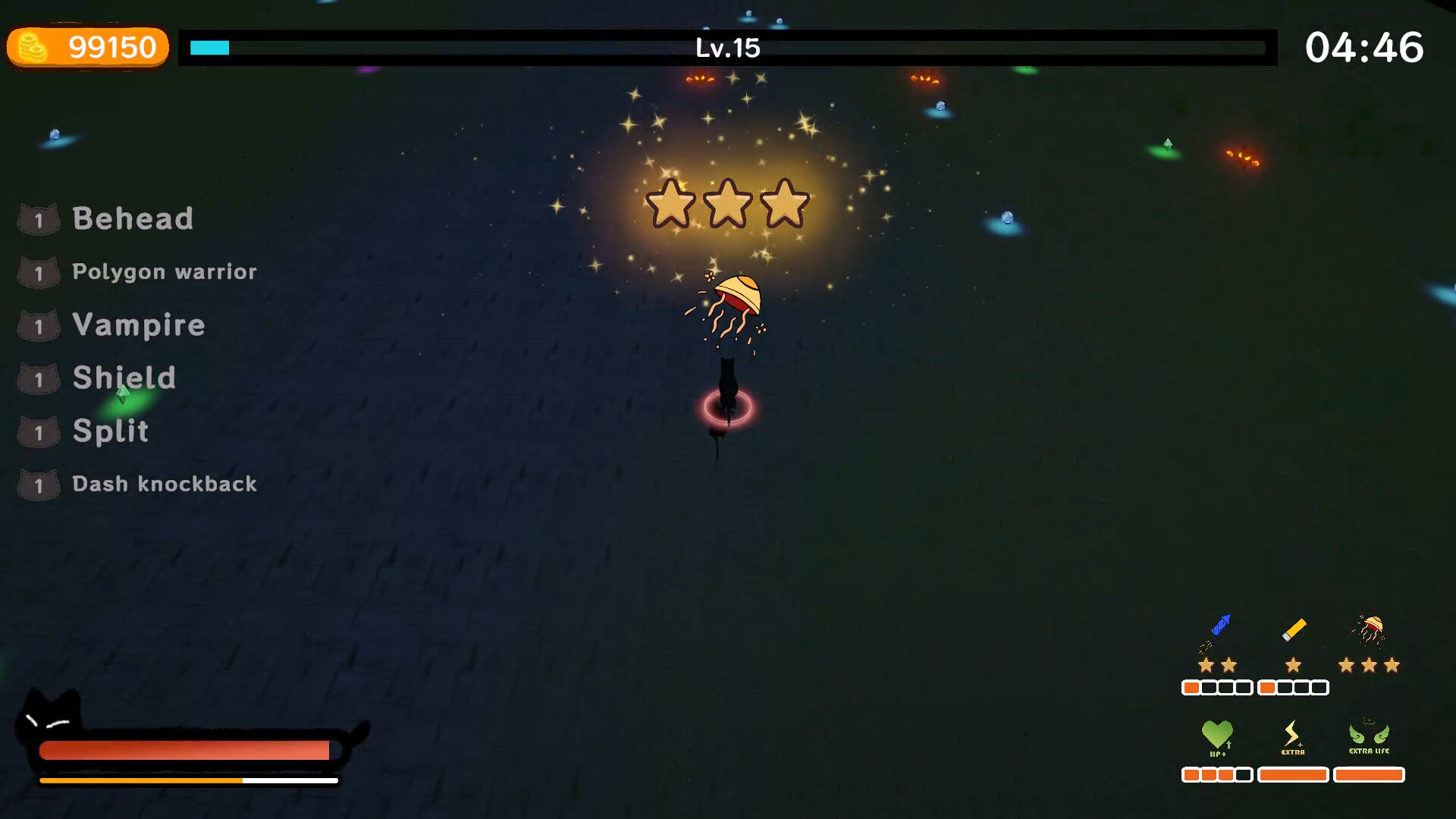Click the cat icon next to Behead
Viewport: 1456px width, 819px height.
point(39,219)
